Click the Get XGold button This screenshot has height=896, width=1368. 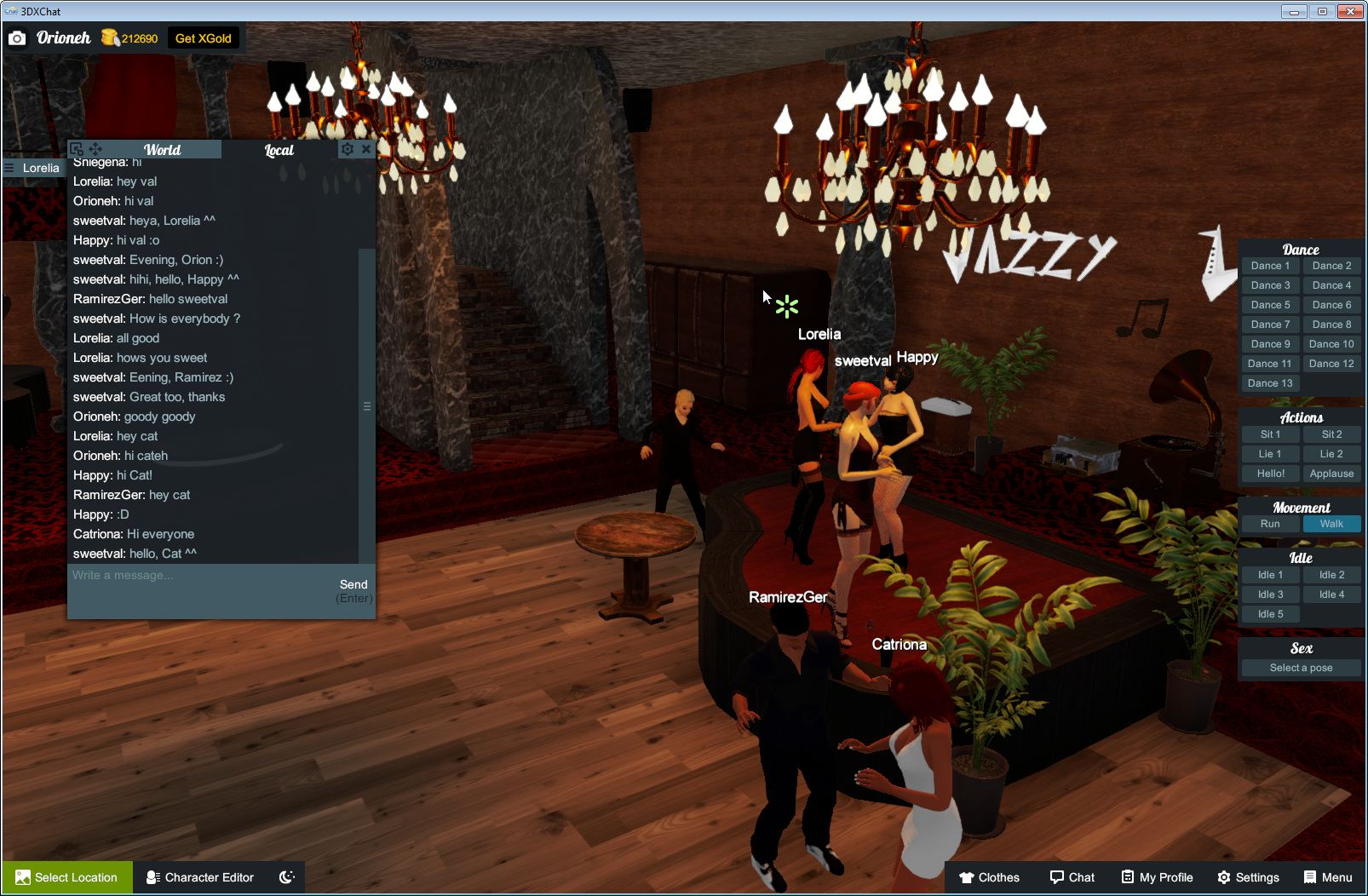pos(204,37)
